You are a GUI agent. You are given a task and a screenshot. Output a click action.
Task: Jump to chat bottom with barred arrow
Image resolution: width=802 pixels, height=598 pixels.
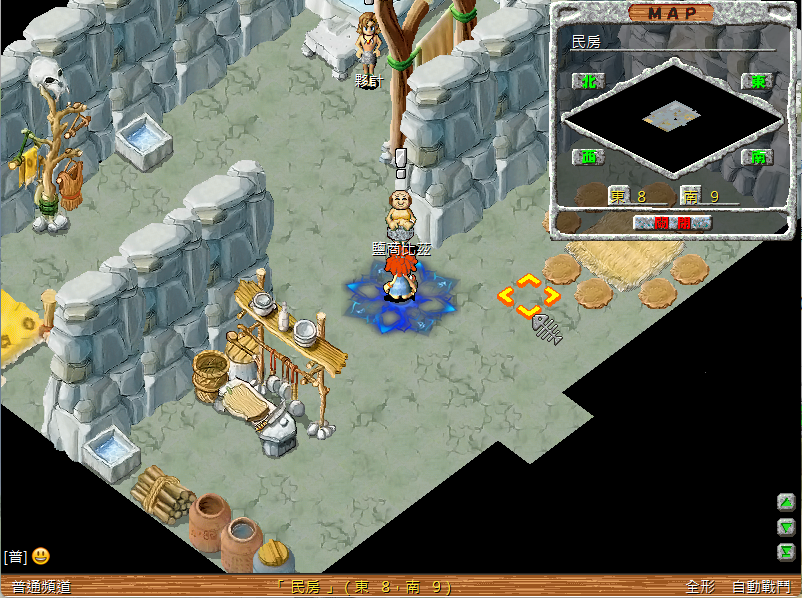click(x=786, y=551)
